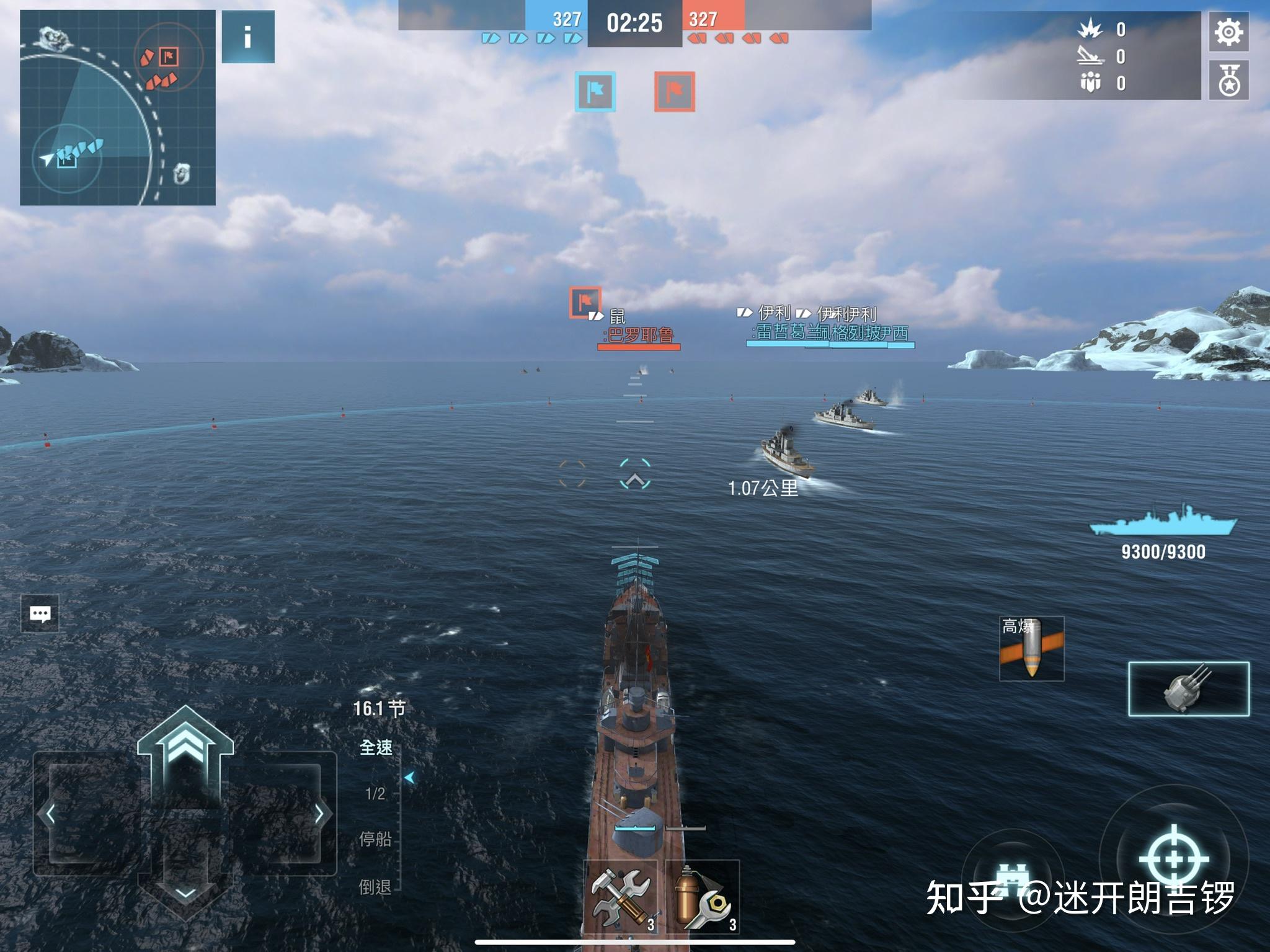Viewport: 1270px width, 952px height.
Task: Set throttle to 全速 full speed
Action: click(376, 748)
